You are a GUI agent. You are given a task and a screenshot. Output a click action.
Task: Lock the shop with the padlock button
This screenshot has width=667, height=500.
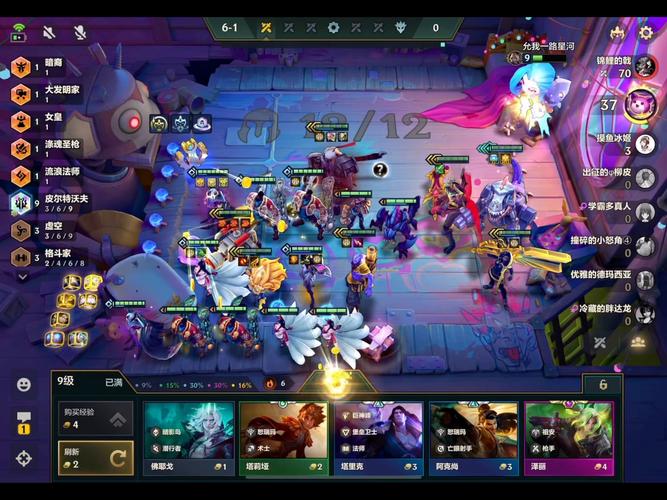click(601, 385)
